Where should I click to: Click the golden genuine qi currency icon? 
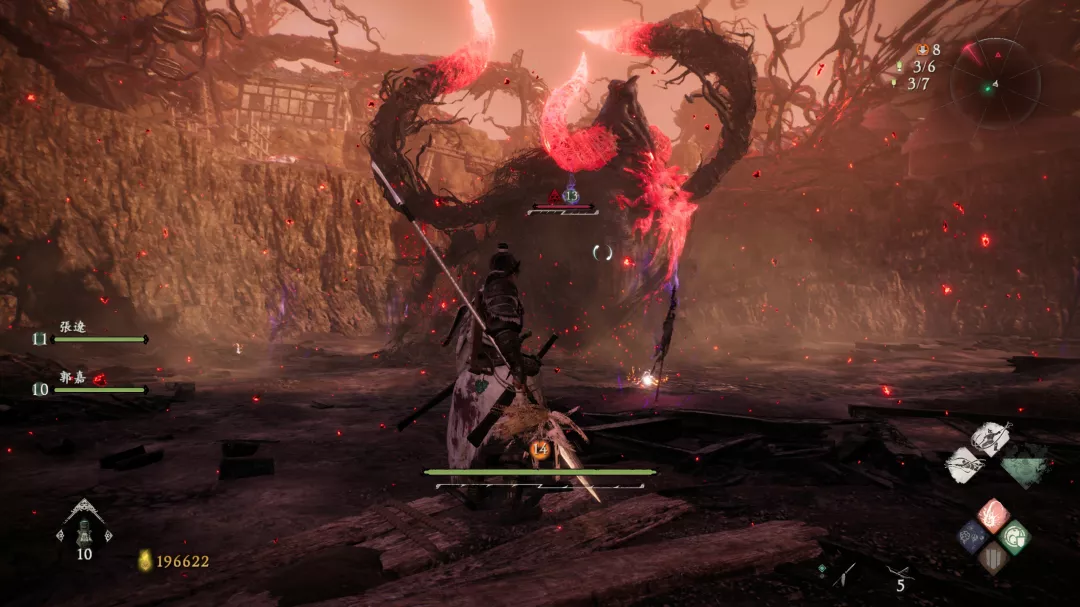tap(145, 561)
